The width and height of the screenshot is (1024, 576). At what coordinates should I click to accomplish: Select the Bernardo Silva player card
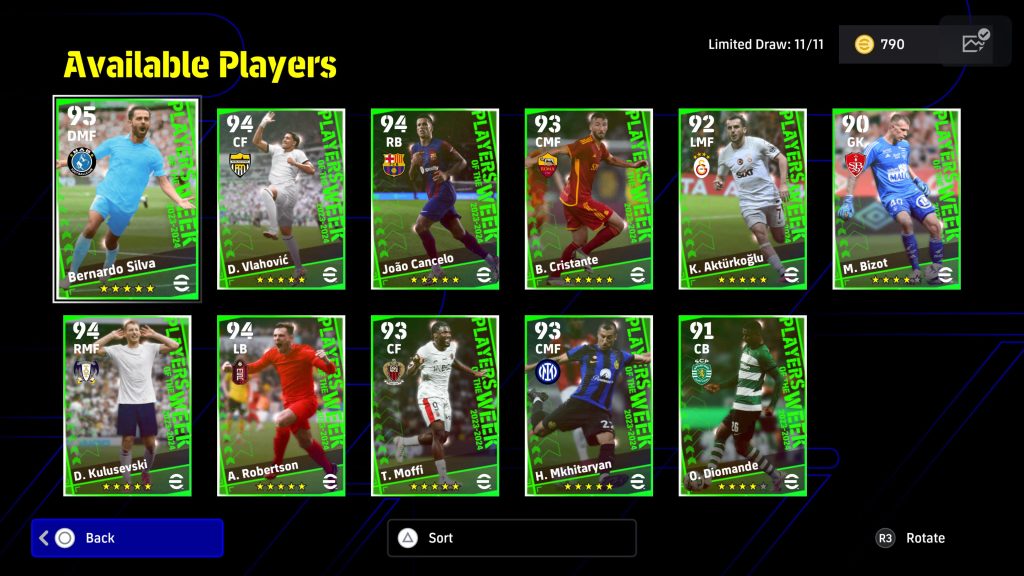tap(127, 198)
